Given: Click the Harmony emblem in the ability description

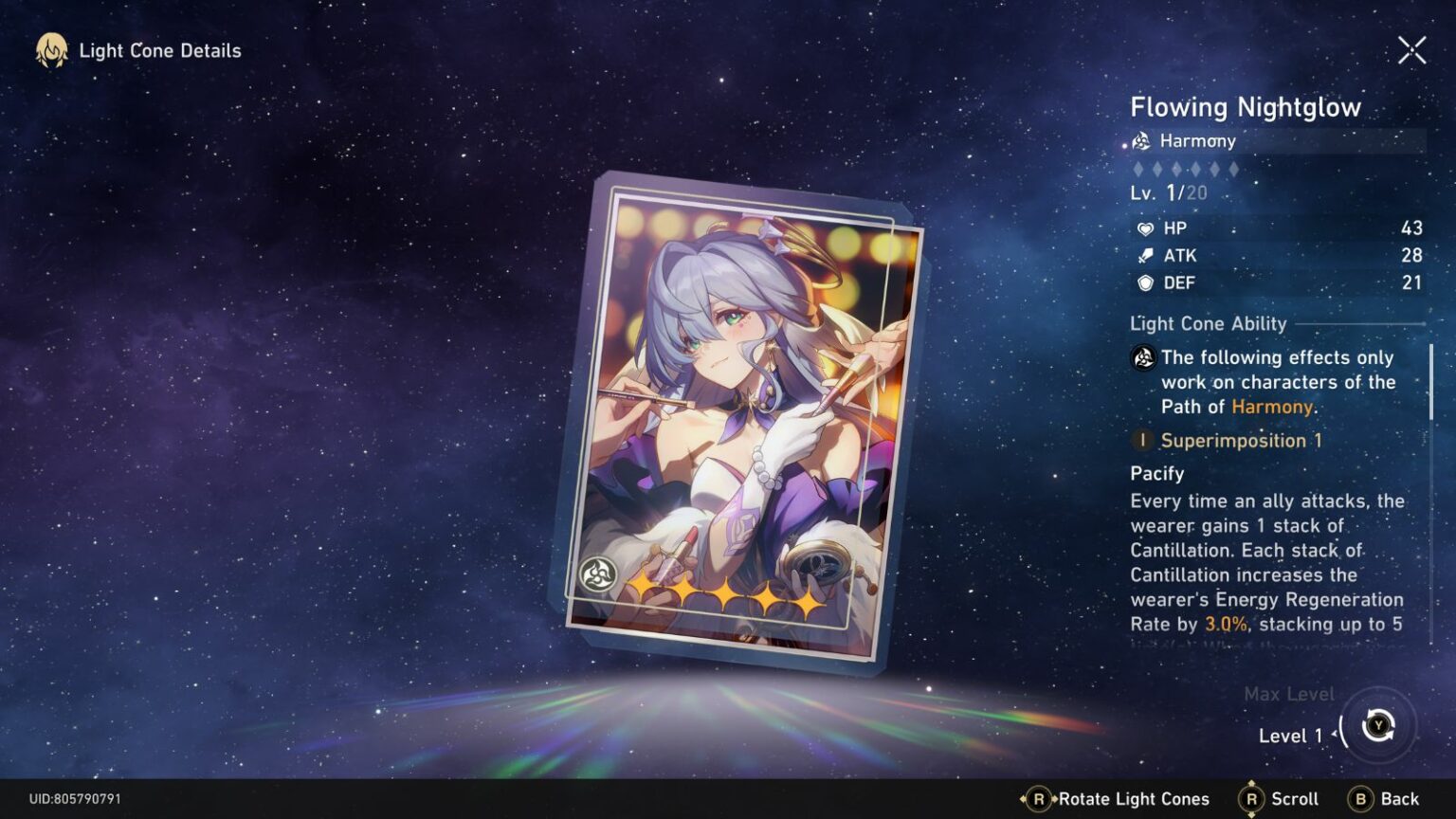Looking at the screenshot, I should pyautogui.click(x=1143, y=359).
